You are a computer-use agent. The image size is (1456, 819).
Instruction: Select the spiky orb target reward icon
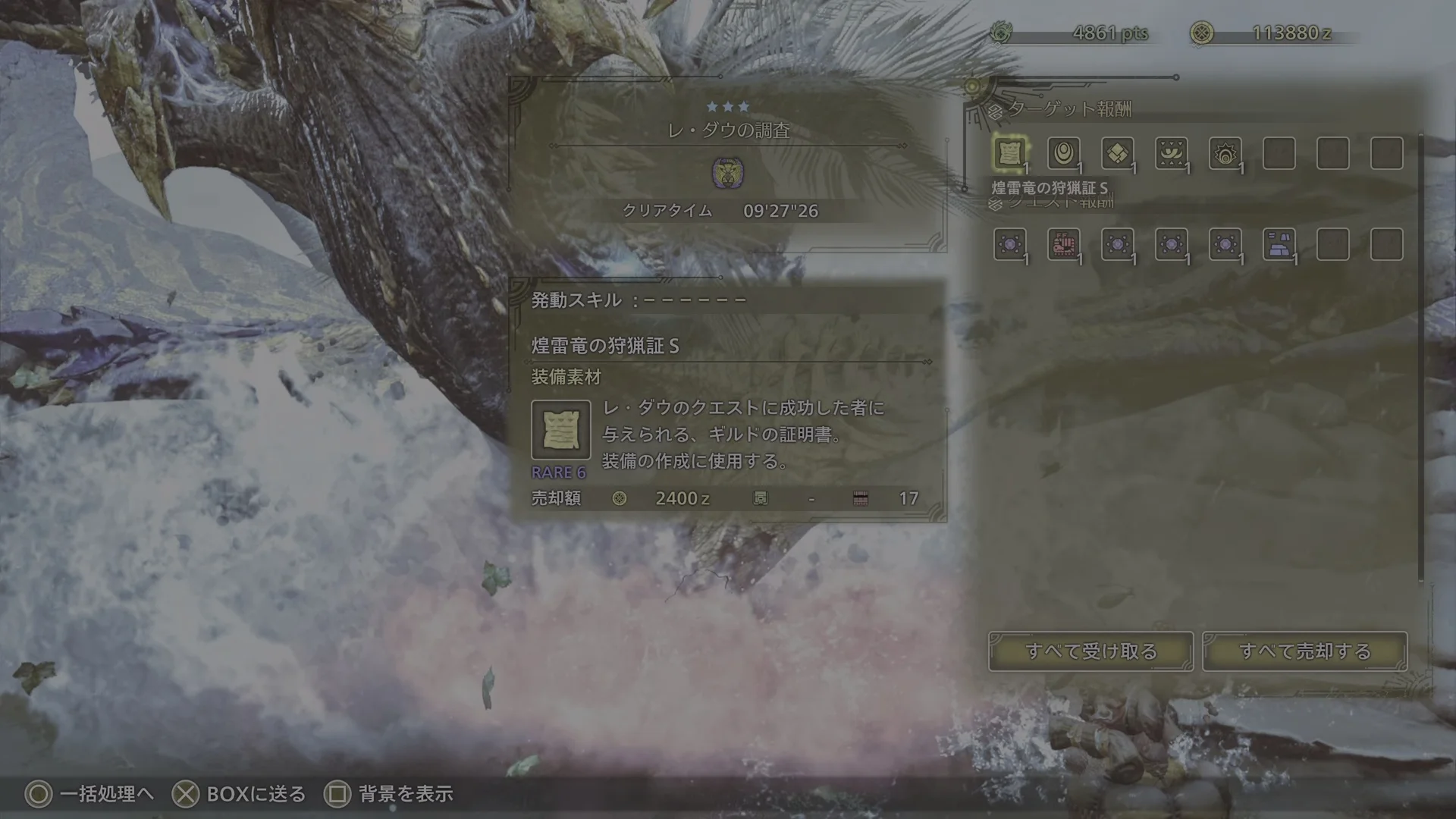coord(1225,154)
